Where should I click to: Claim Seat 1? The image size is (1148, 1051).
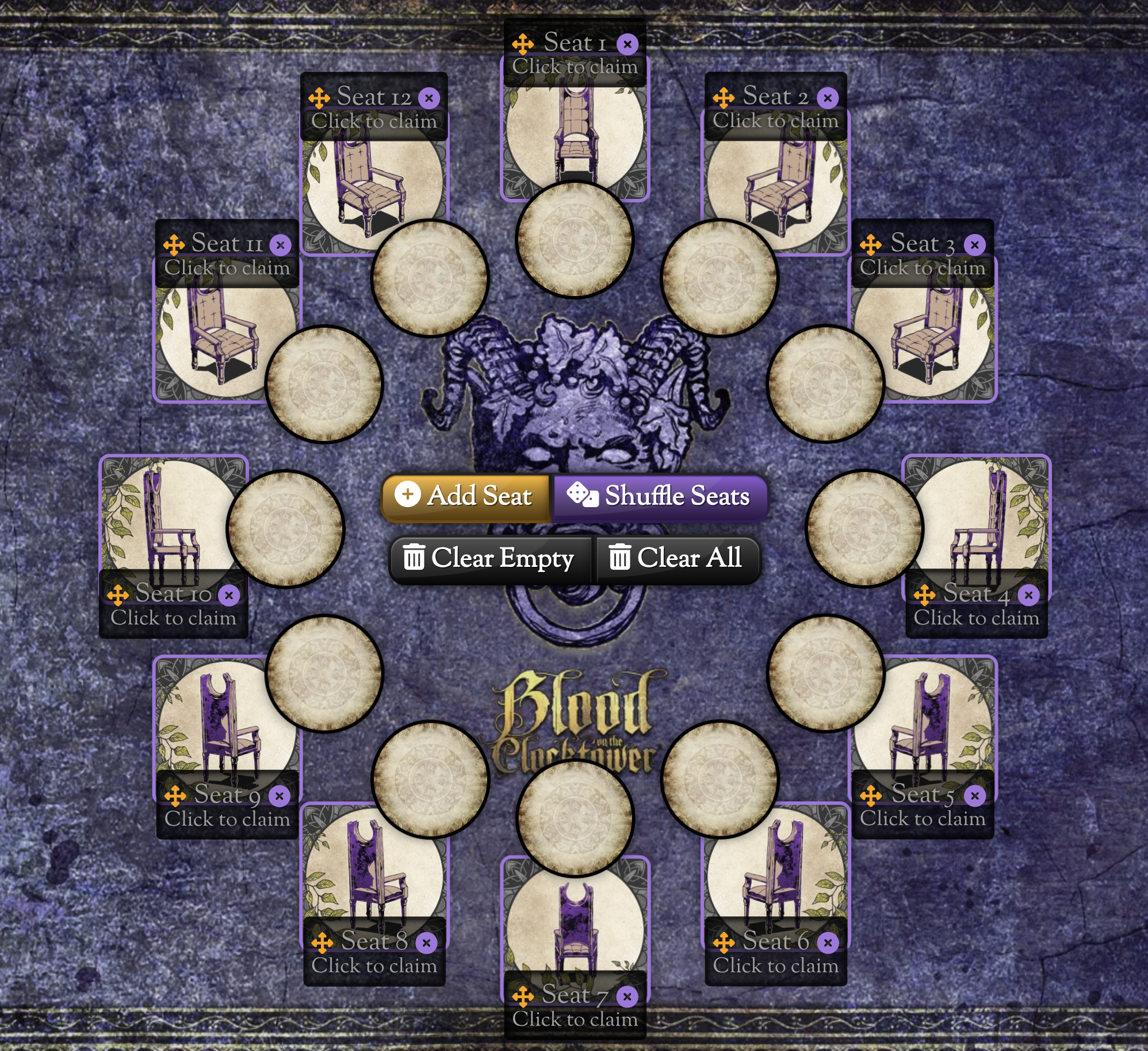tap(575, 67)
